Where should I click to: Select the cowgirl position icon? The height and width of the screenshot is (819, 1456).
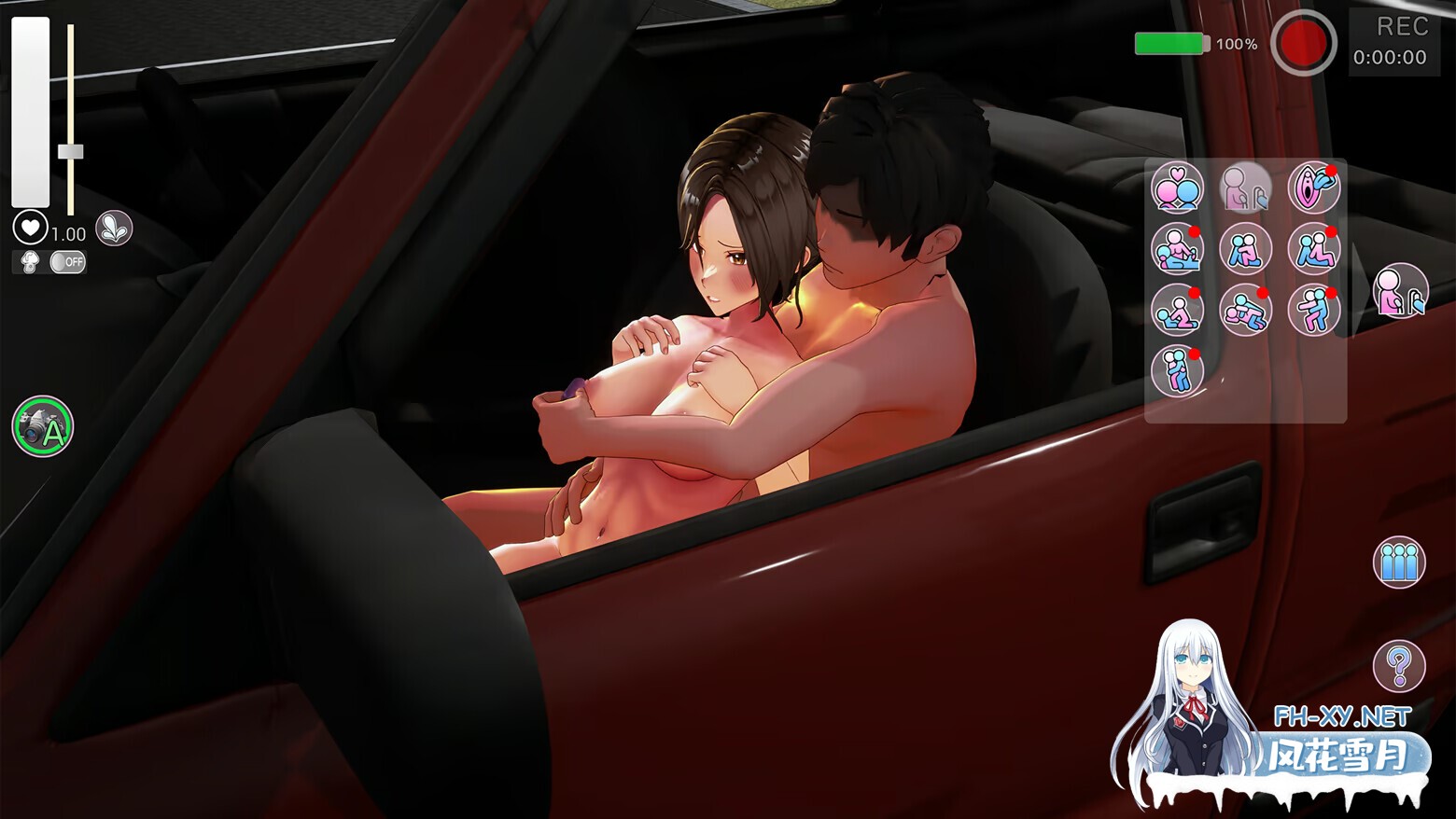(1176, 310)
